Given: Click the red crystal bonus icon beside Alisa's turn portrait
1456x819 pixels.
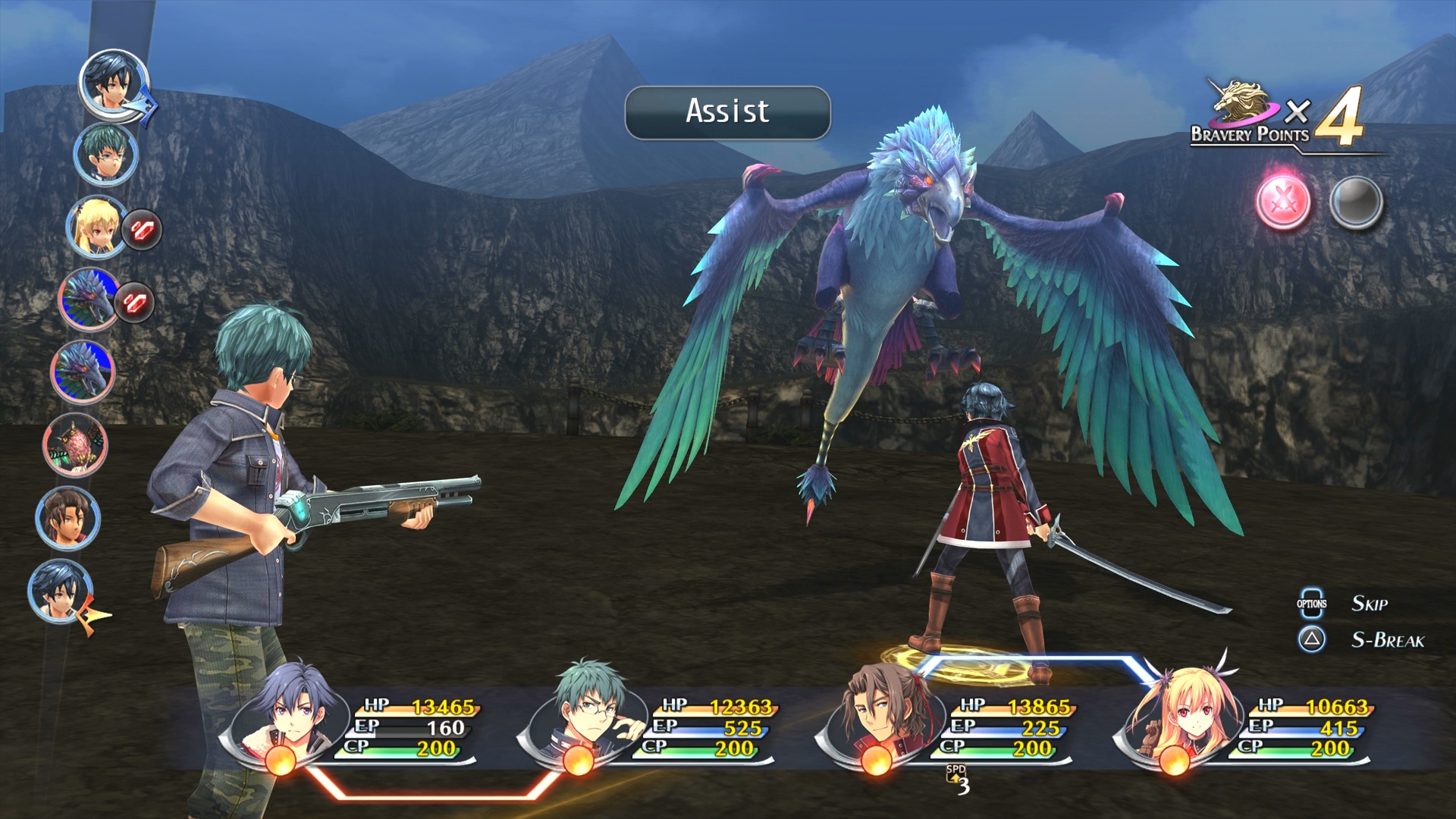Looking at the screenshot, I should click(142, 230).
